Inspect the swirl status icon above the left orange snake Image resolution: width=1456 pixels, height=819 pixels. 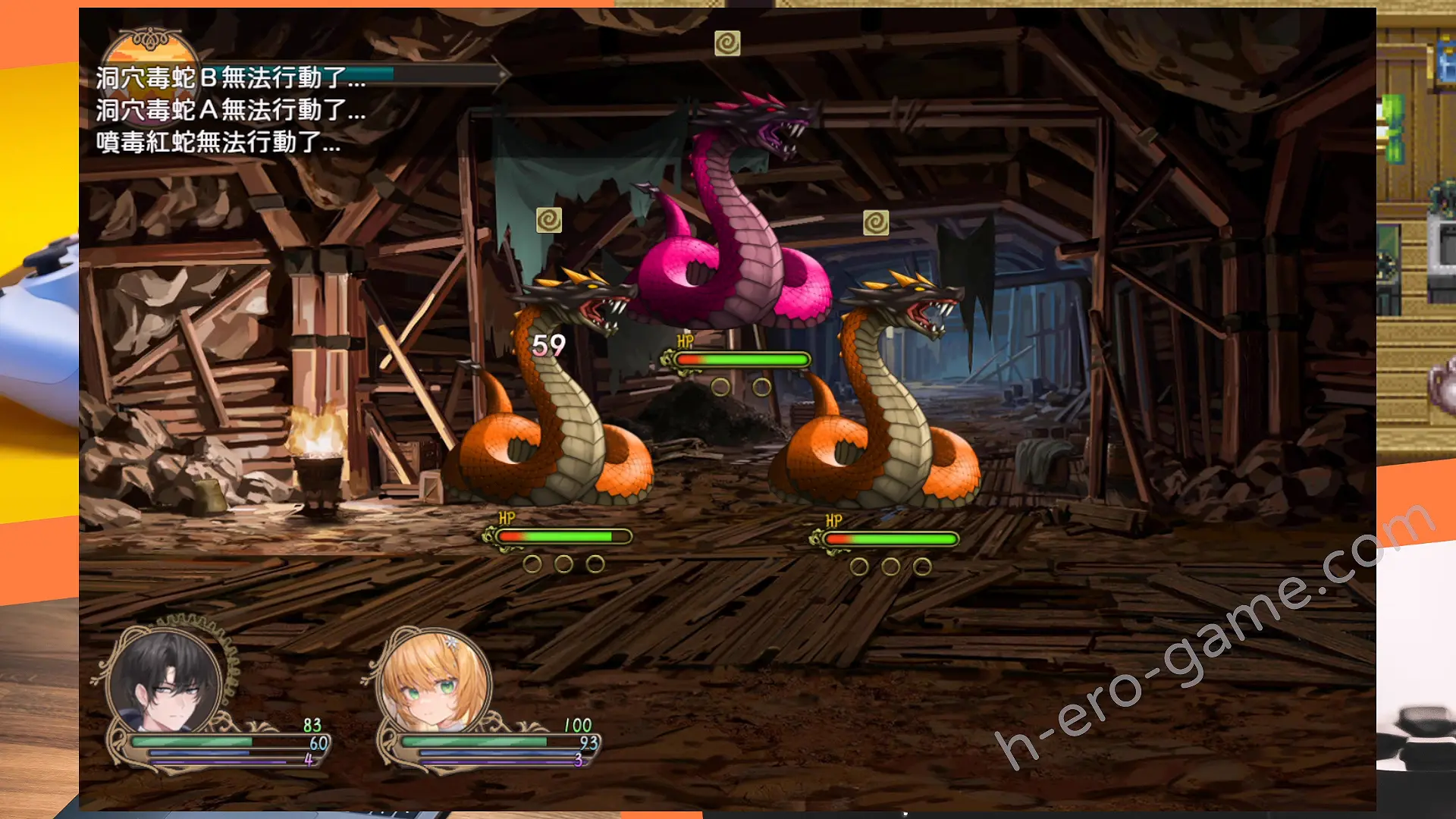click(x=548, y=220)
